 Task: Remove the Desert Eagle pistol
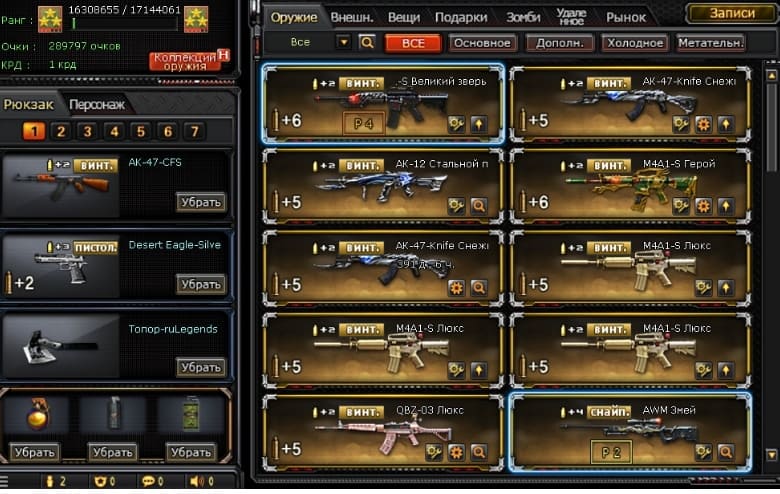(x=201, y=284)
